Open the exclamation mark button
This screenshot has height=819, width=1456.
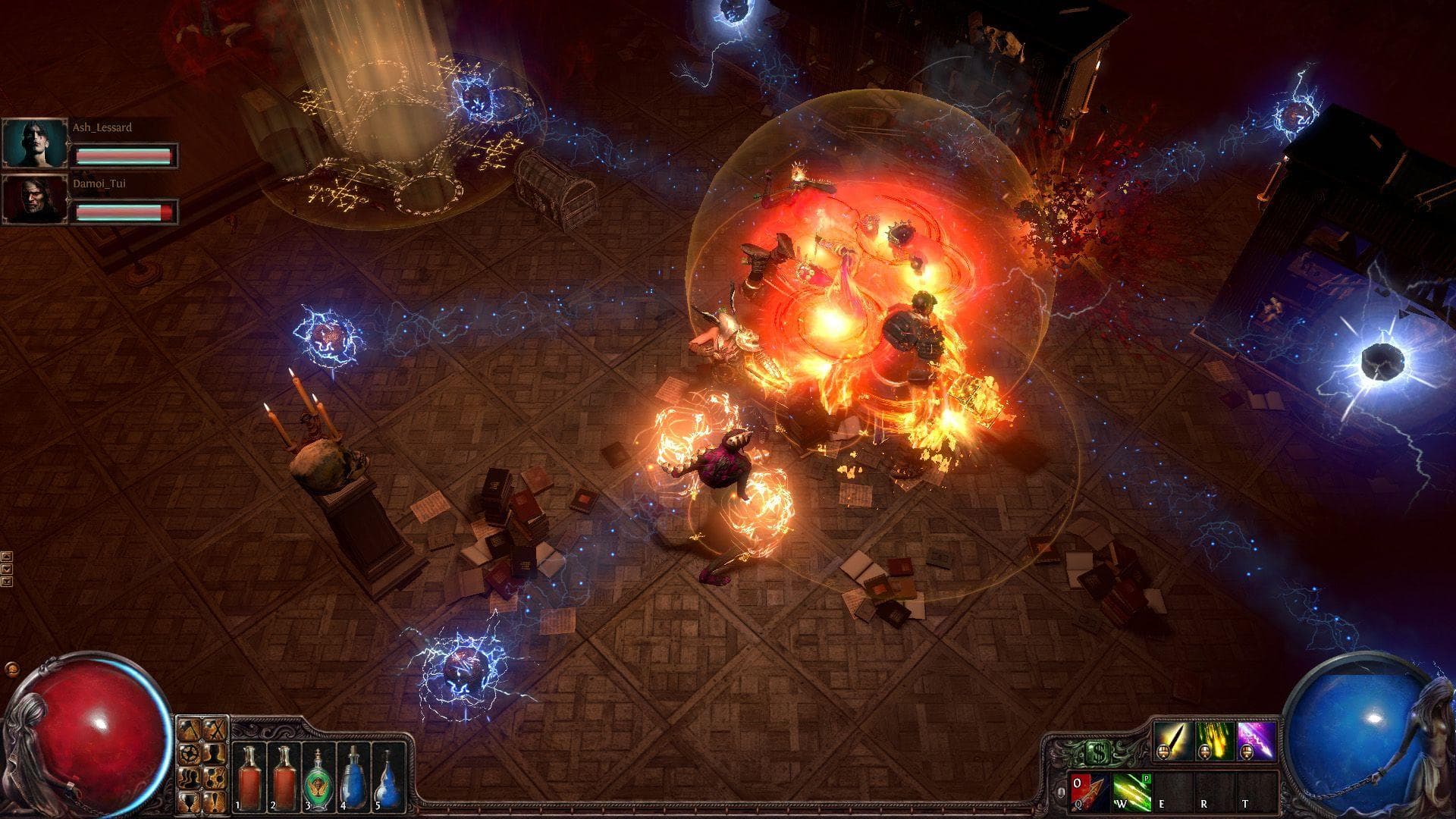[215, 799]
